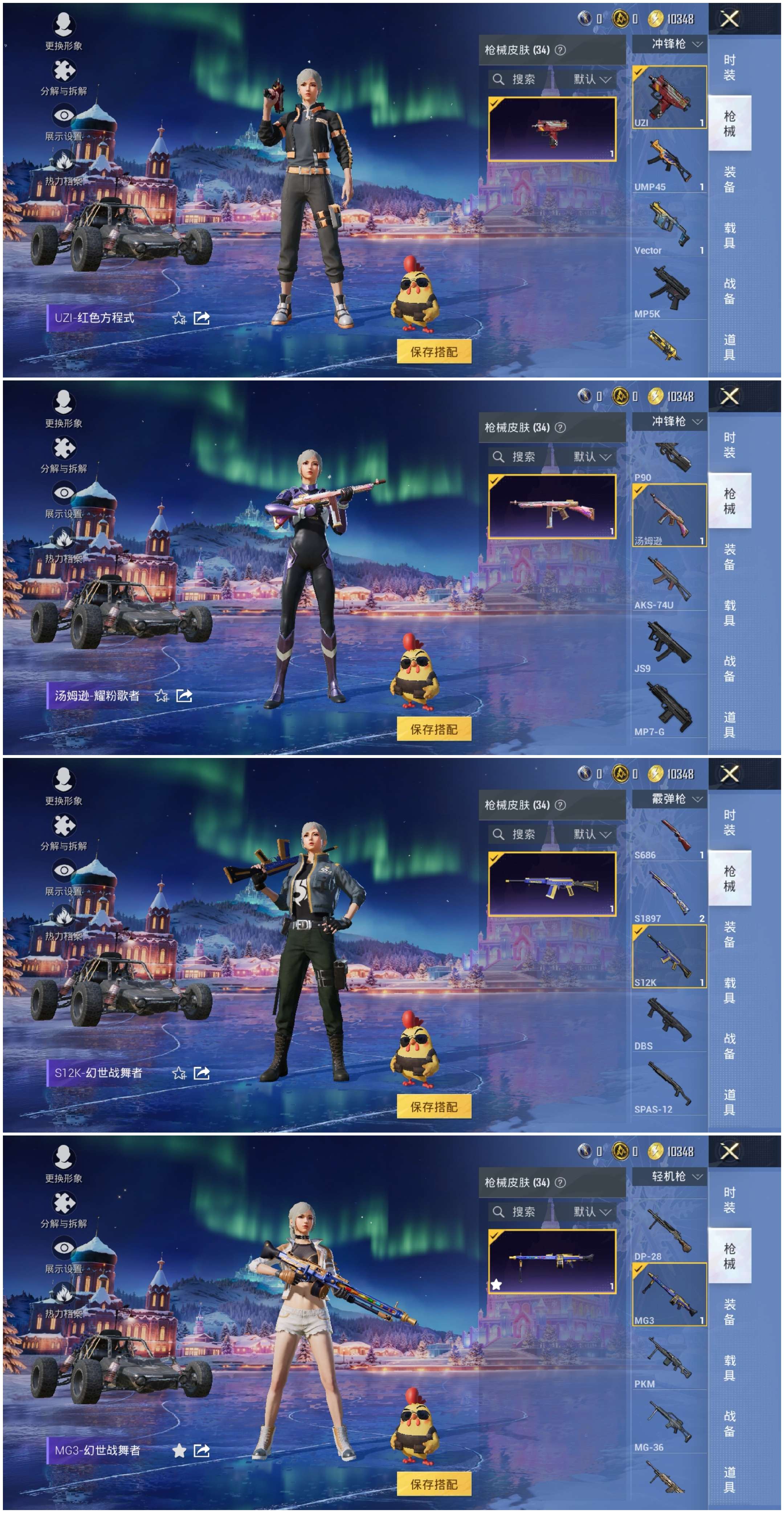Tap the search magnifier in 枪械皮肤 panel
This screenshot has width=784, height=1513.
500,79
